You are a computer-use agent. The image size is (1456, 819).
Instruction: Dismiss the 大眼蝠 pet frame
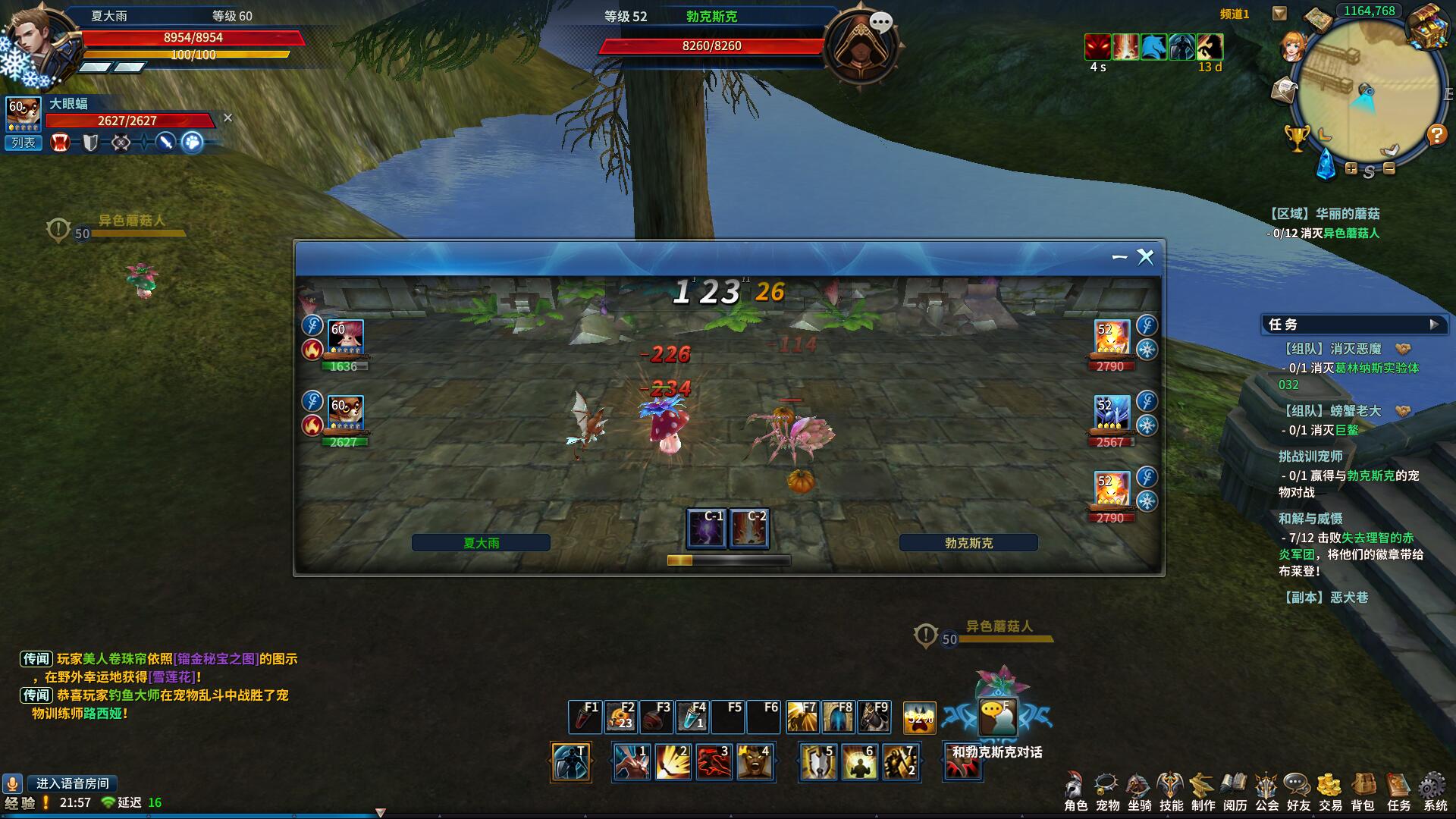[227, 118]
